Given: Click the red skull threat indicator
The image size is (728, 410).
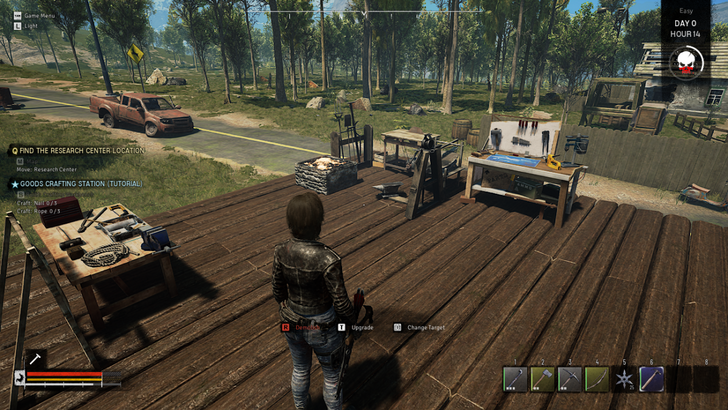Looking at the screenshot, I should pyautogui.click(x=685, y=64).
